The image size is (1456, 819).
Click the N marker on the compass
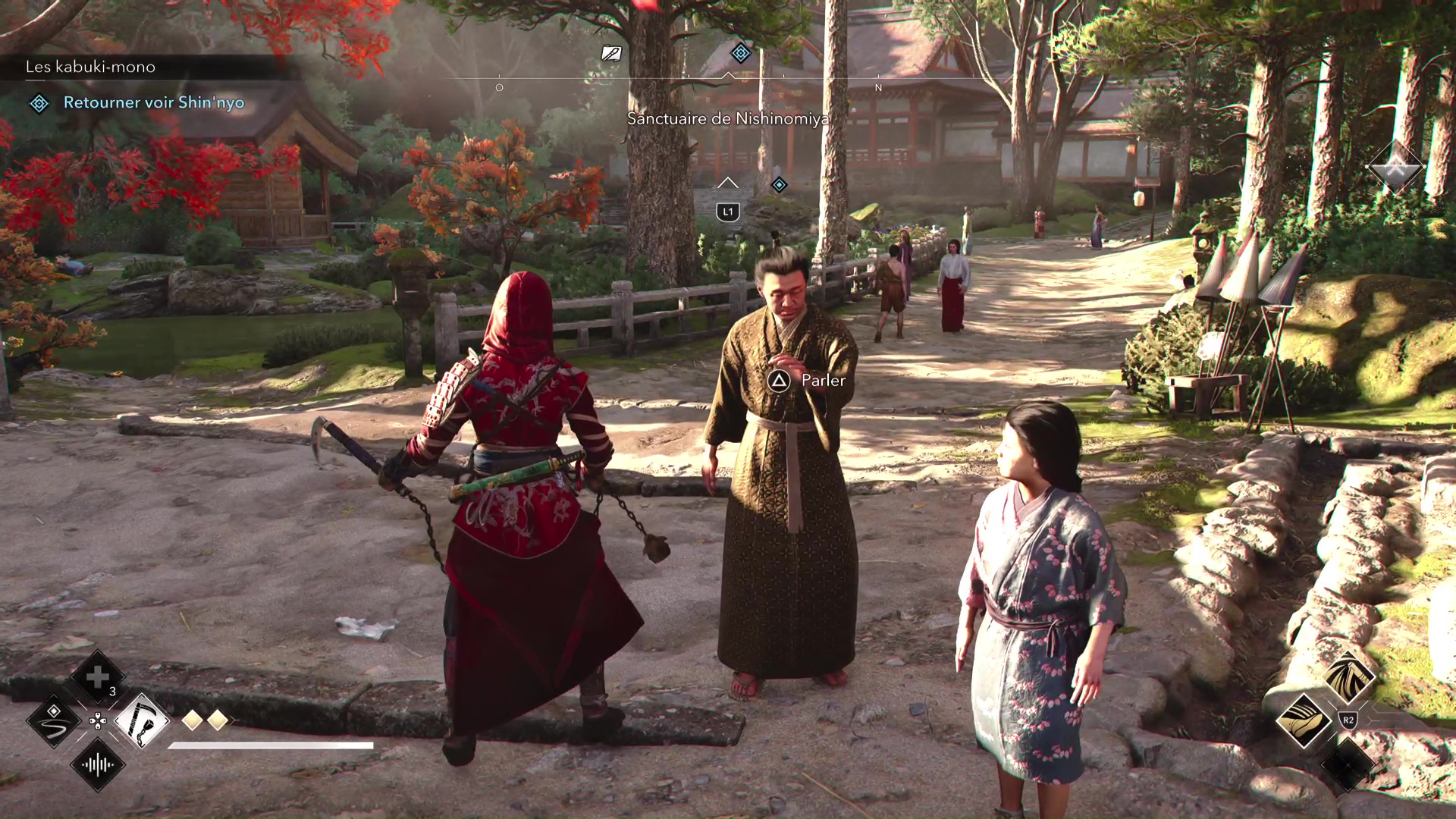[x=878, y=87]
